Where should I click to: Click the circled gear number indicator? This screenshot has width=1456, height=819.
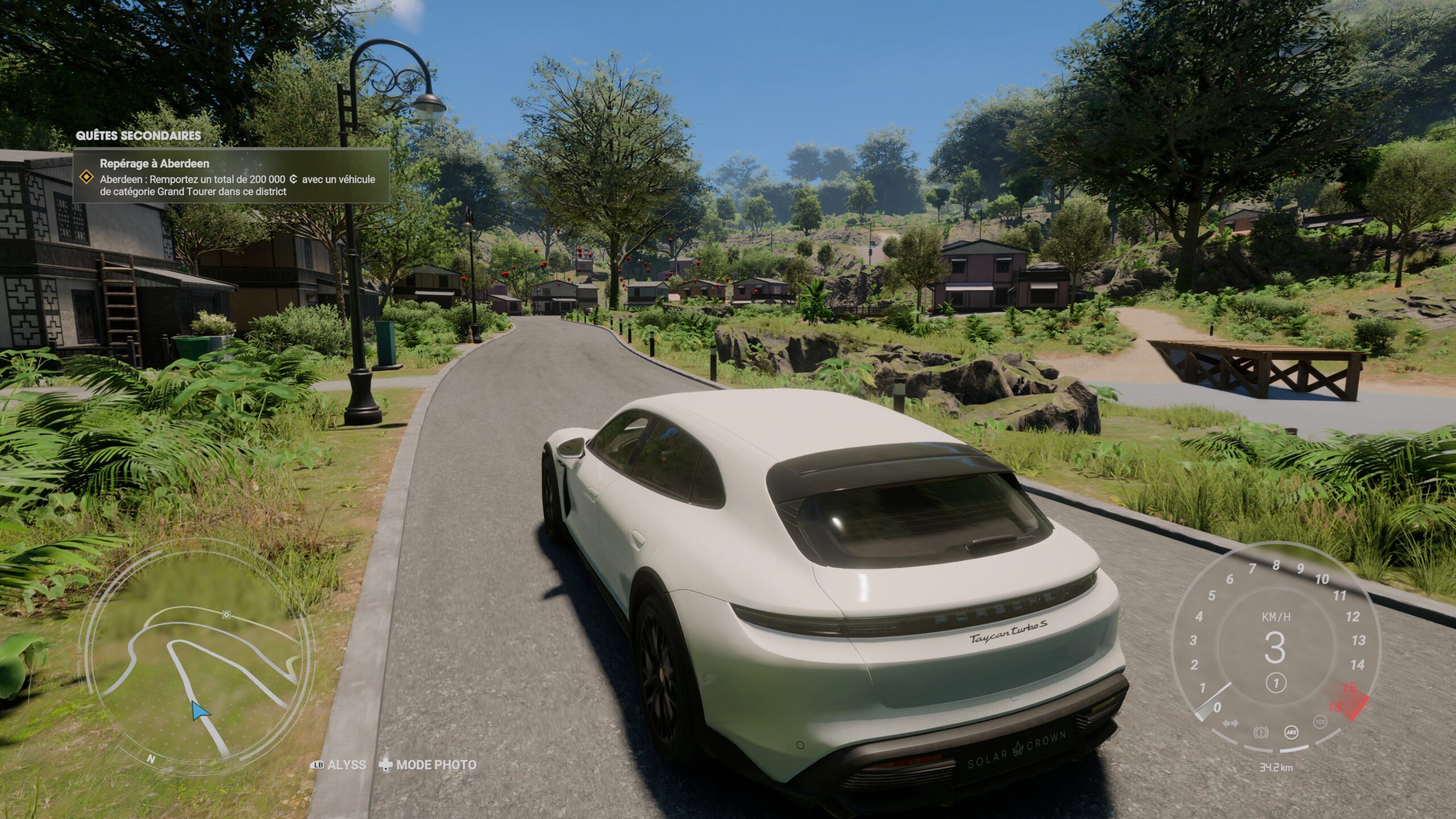click(1276, 683)
